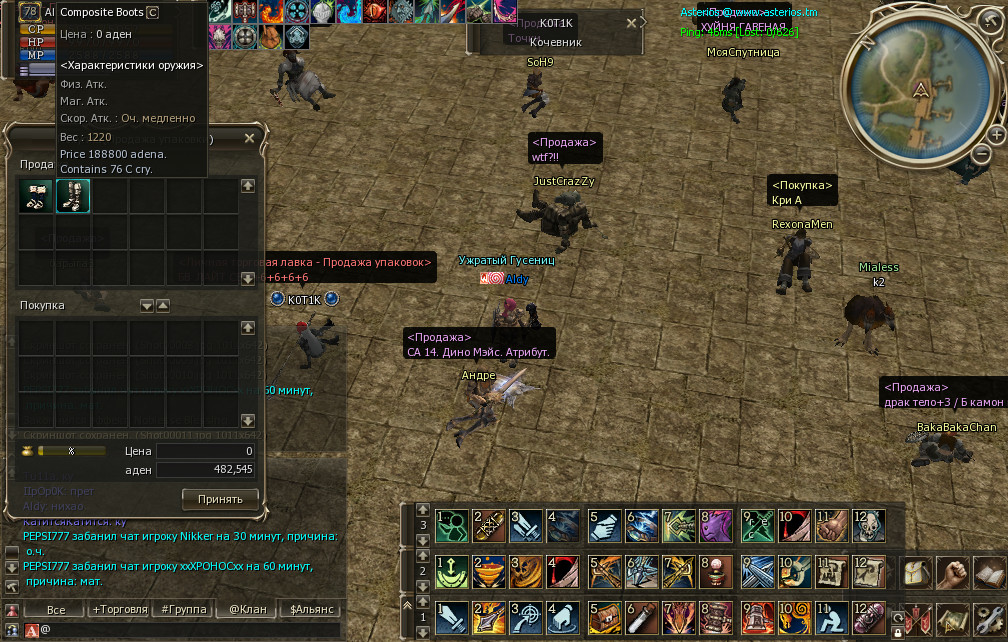Close the private store window
Viewport: 1008px width, 642px height.
tap(250, 137)
